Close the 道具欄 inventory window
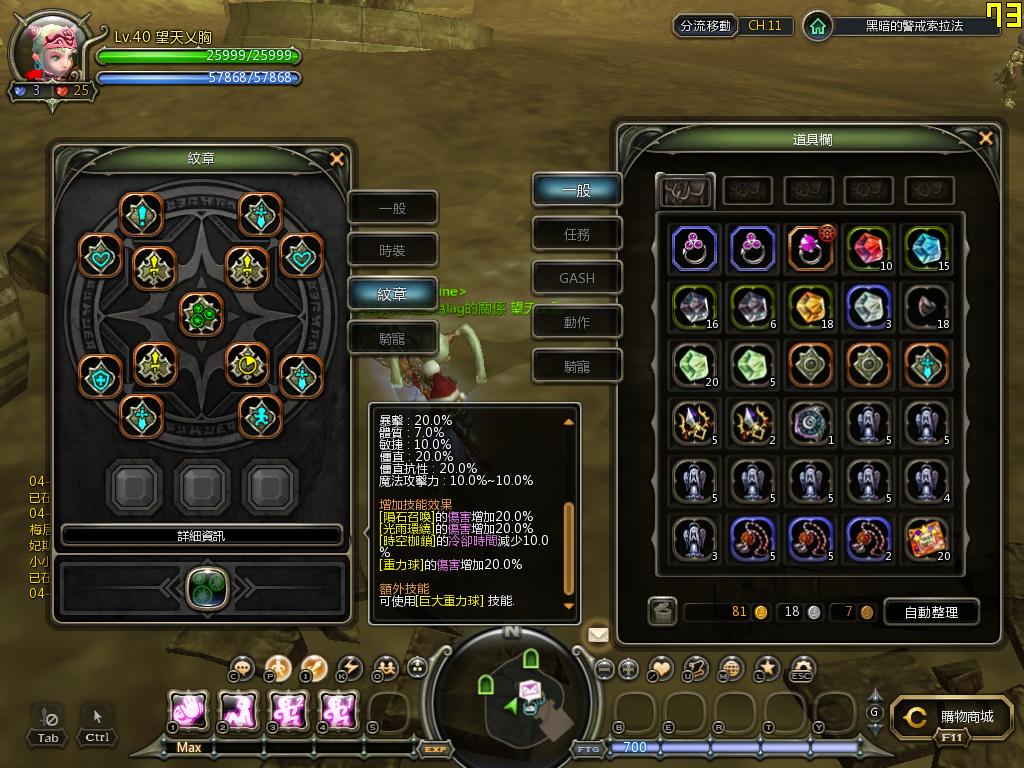Viewport: 1024px width, 768px height. click(x=986, y=139)
